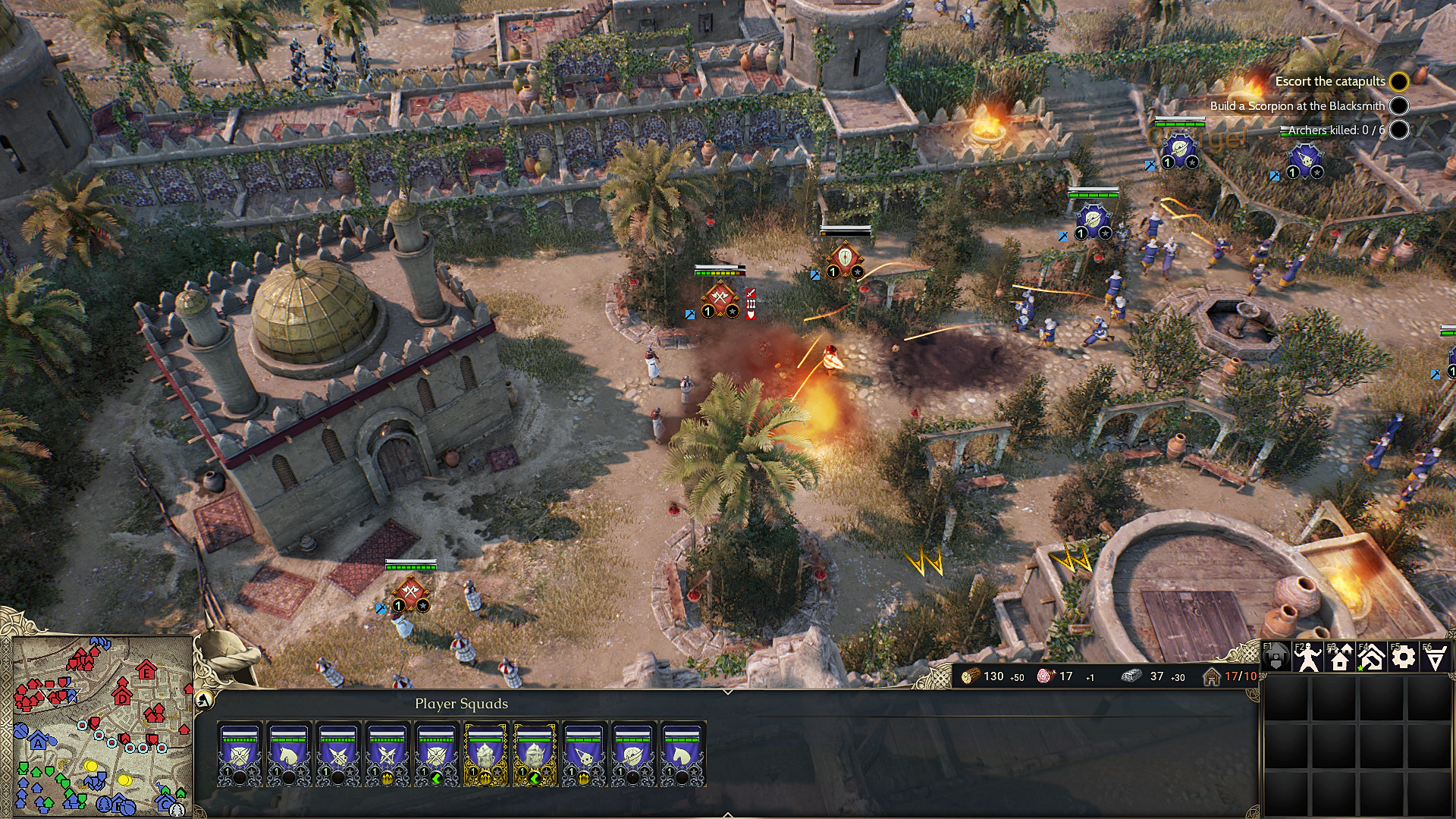
Task: Click the green chevron badge on the golden knight squad card
Action: pyautogui.click(x=535, y=778)
